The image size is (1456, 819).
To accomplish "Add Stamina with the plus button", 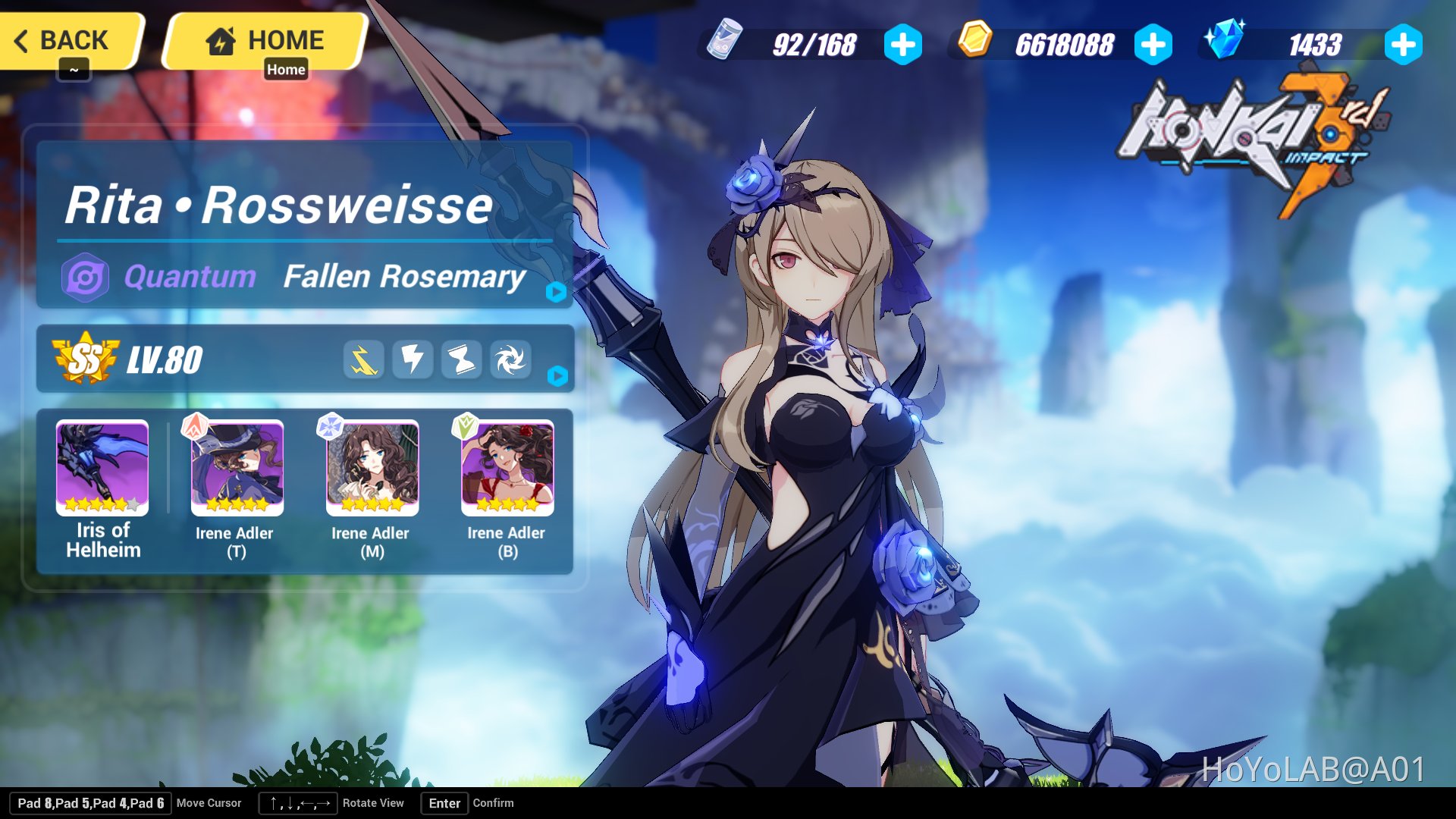I will (x=902, y=43).
